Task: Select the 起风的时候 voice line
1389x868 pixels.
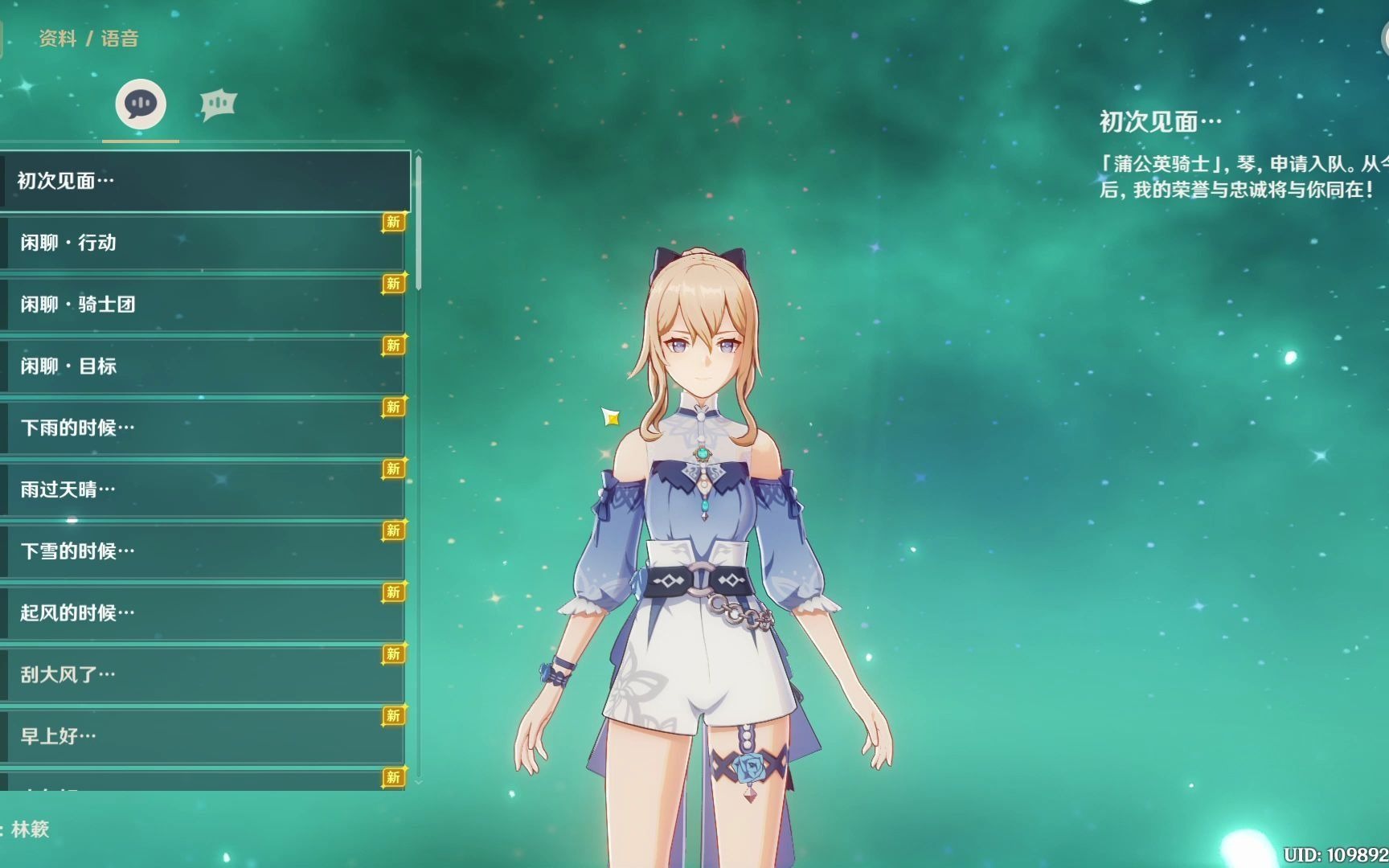Action: [205, 613]
